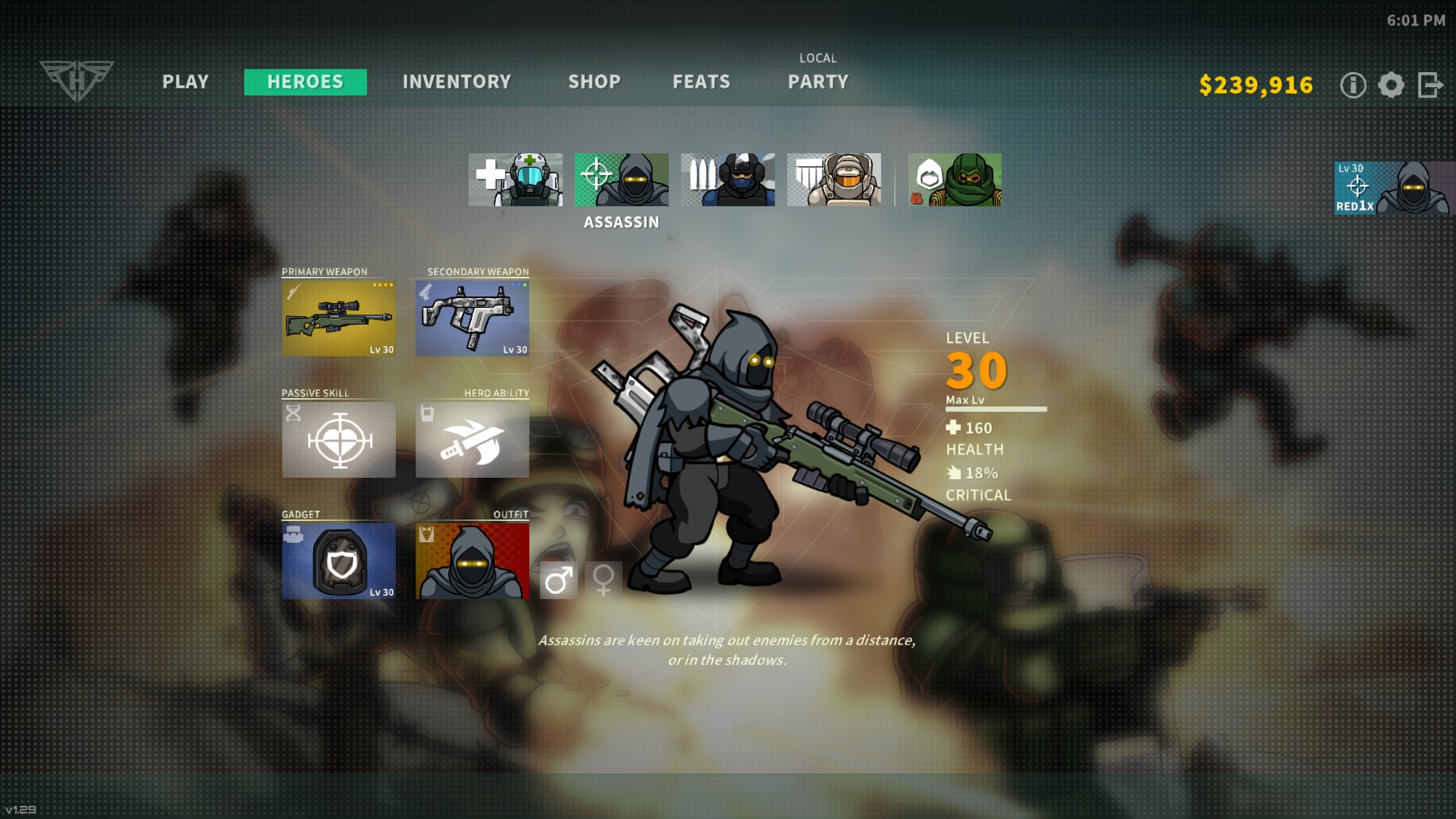Select the Heroes tab

305,82
